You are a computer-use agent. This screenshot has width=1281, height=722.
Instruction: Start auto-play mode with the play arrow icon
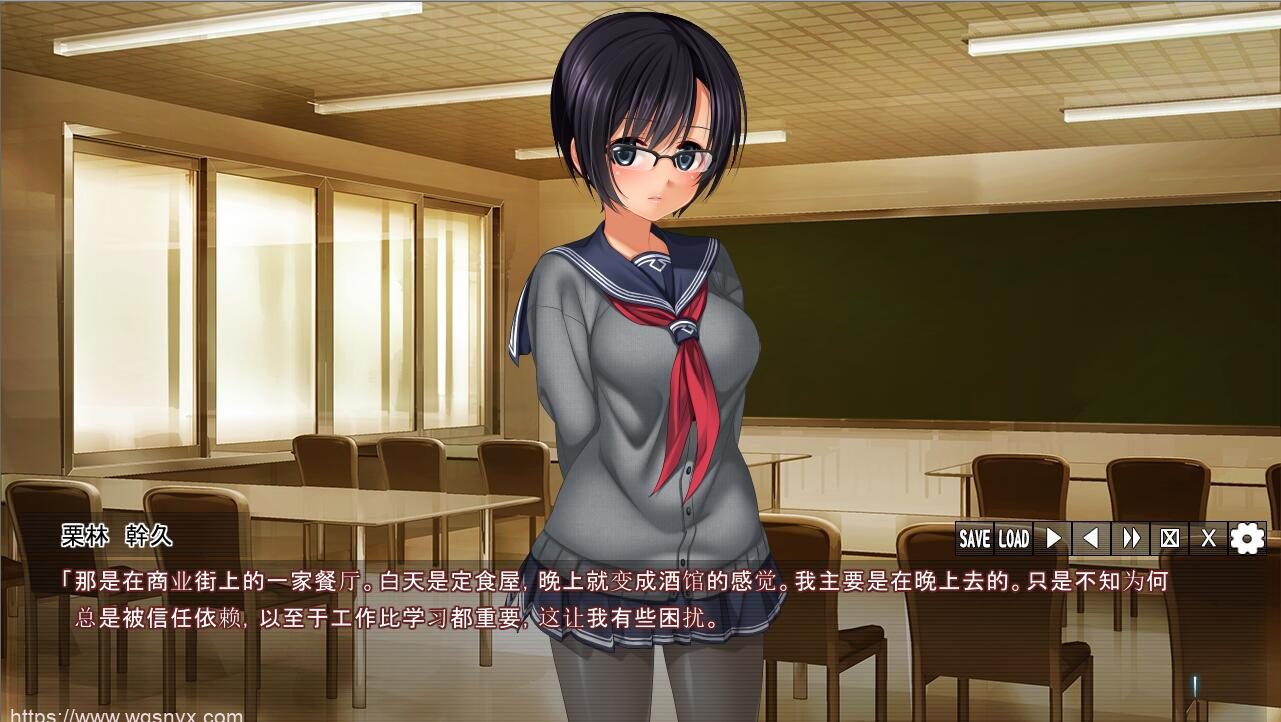point(1052,538)
